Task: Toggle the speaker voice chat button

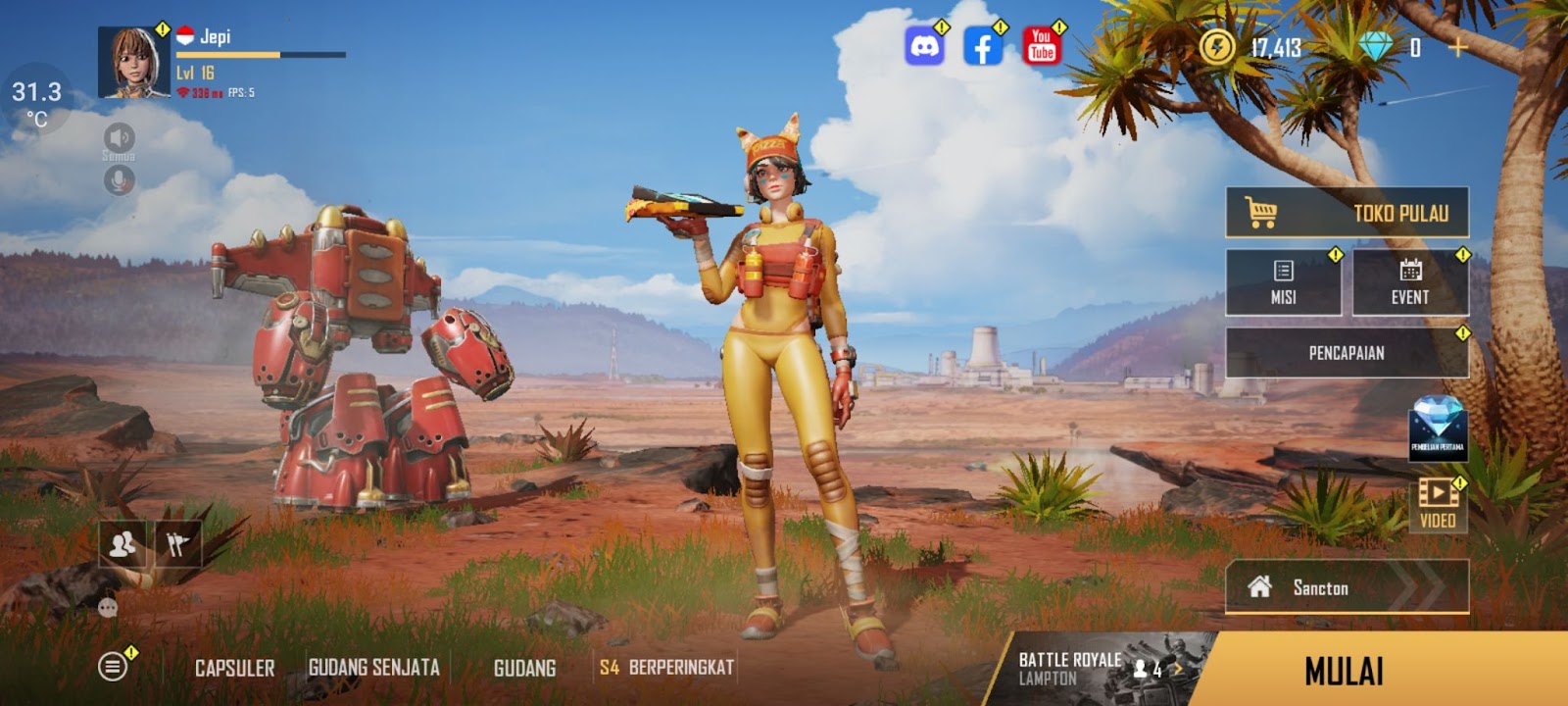Action: (x=119, y=137)
